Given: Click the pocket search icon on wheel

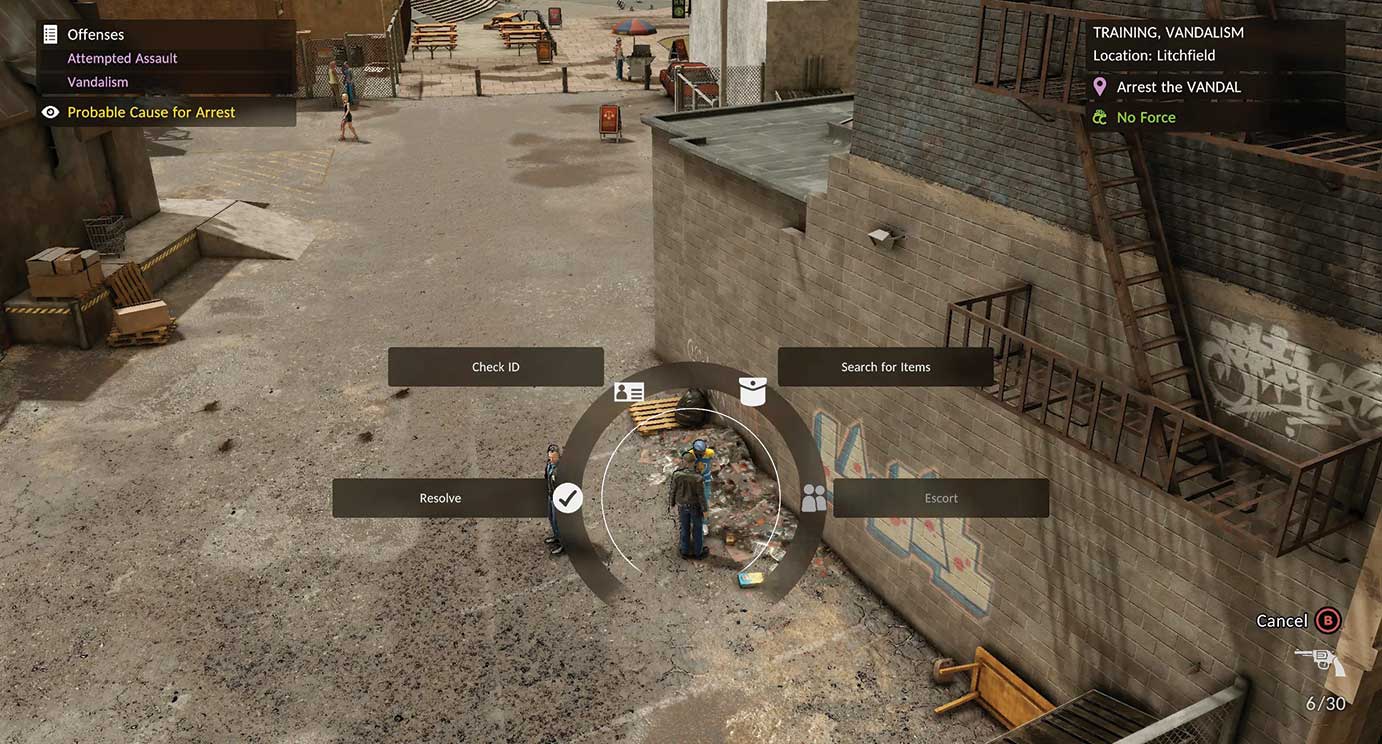Looking at the screenshot, I should tap(752, 391).
